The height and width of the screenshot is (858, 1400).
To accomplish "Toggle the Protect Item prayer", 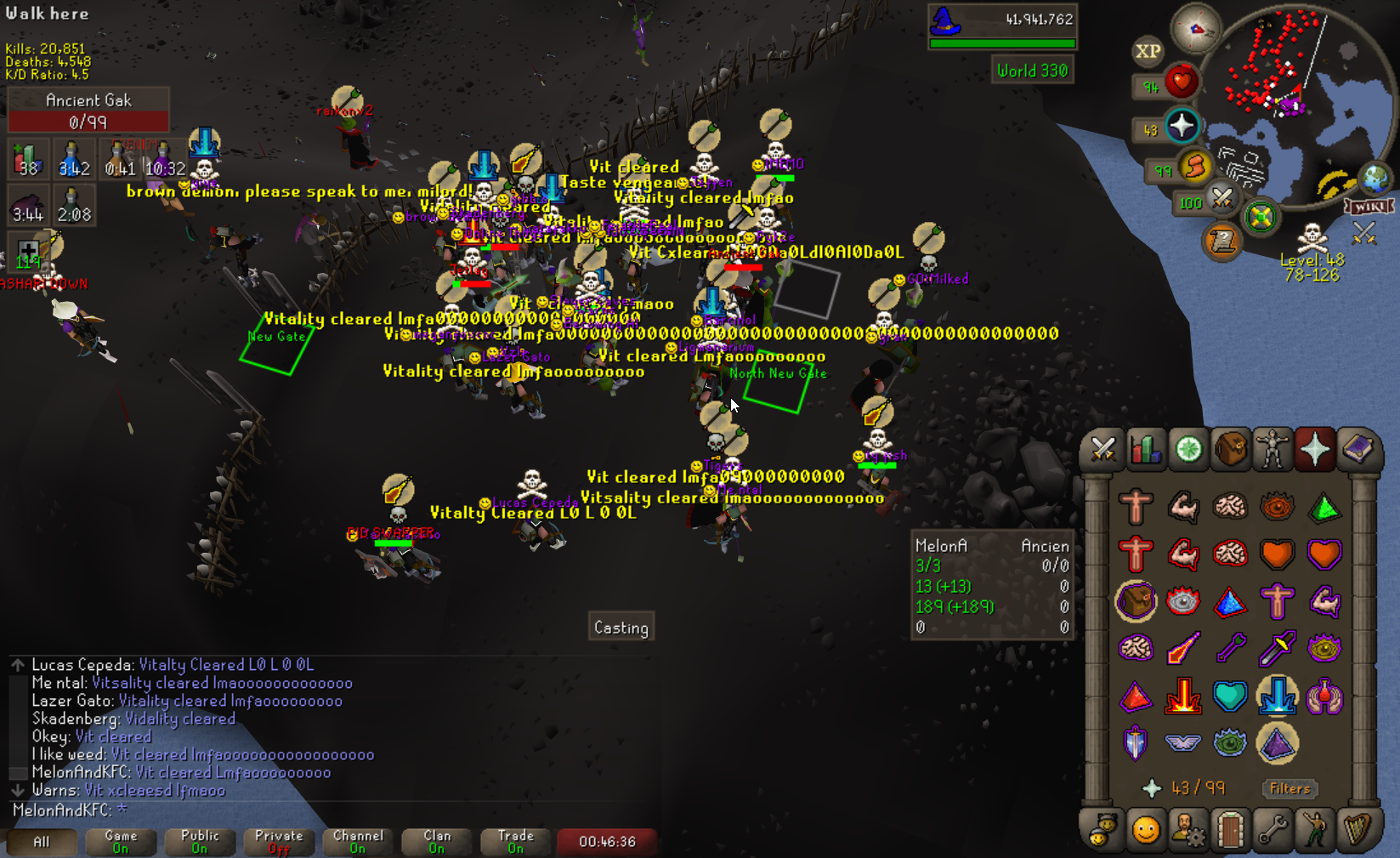I will click(1136, 603).
